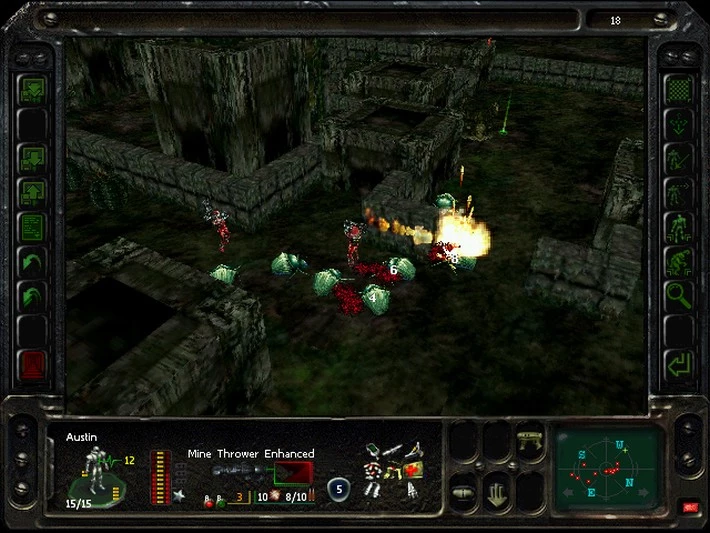
Task: Select the crouching soldier stance icon
Action: coord(679,261)
